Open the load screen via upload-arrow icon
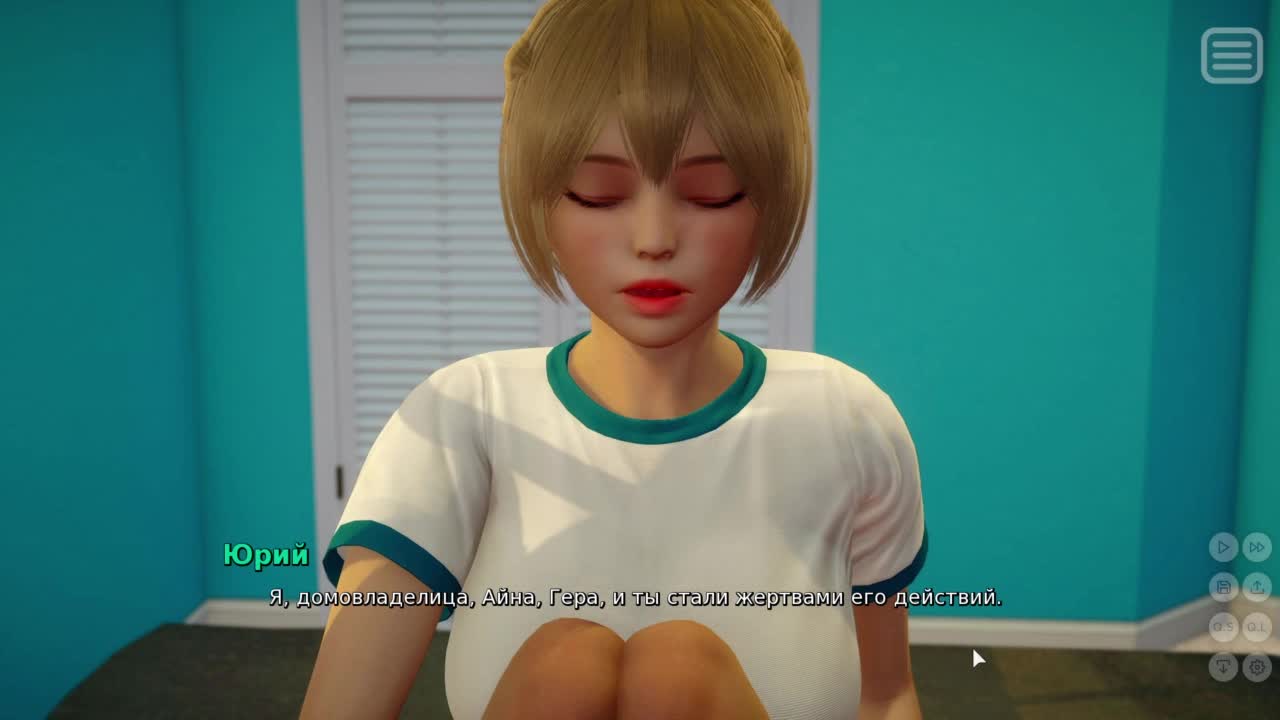Viewport: 1280px width, 720px height. tap(1257, 587)
